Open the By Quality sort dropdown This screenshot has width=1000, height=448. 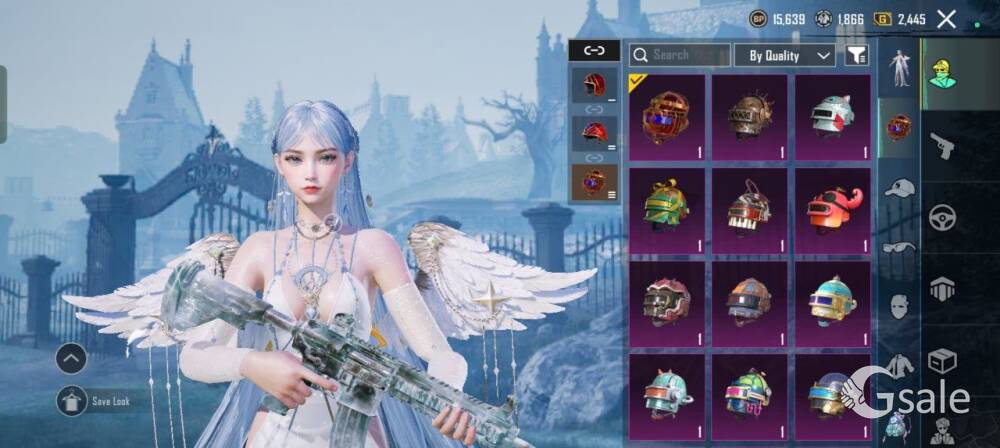785,55
